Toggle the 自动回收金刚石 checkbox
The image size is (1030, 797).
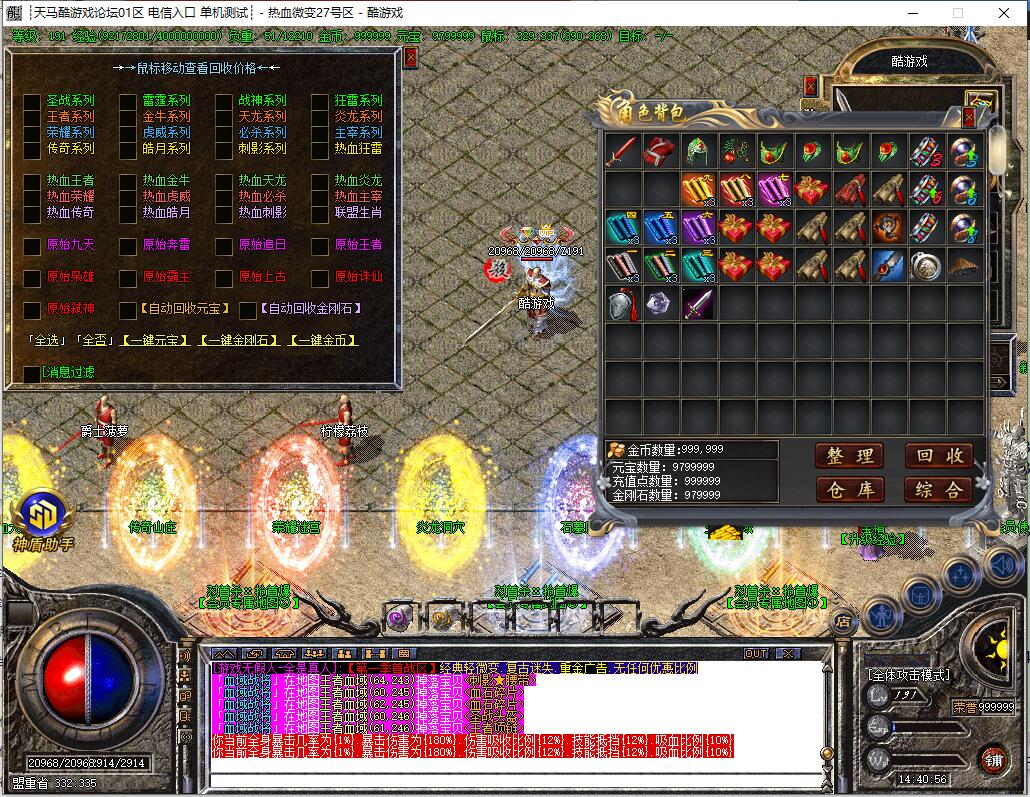(x=250, y=310)
